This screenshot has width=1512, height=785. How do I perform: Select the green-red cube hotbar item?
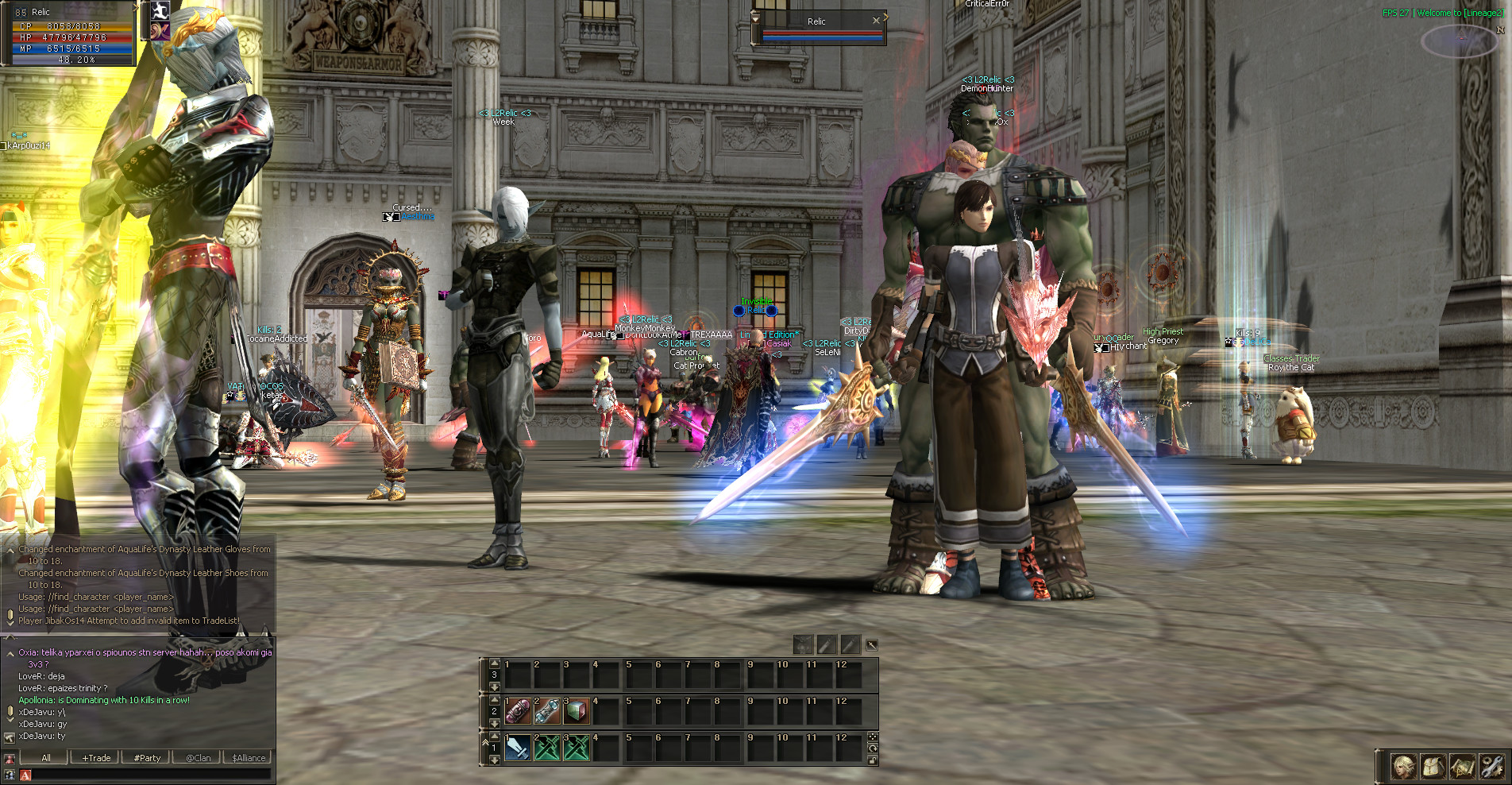pyautogui.click(x=577, y=711)
